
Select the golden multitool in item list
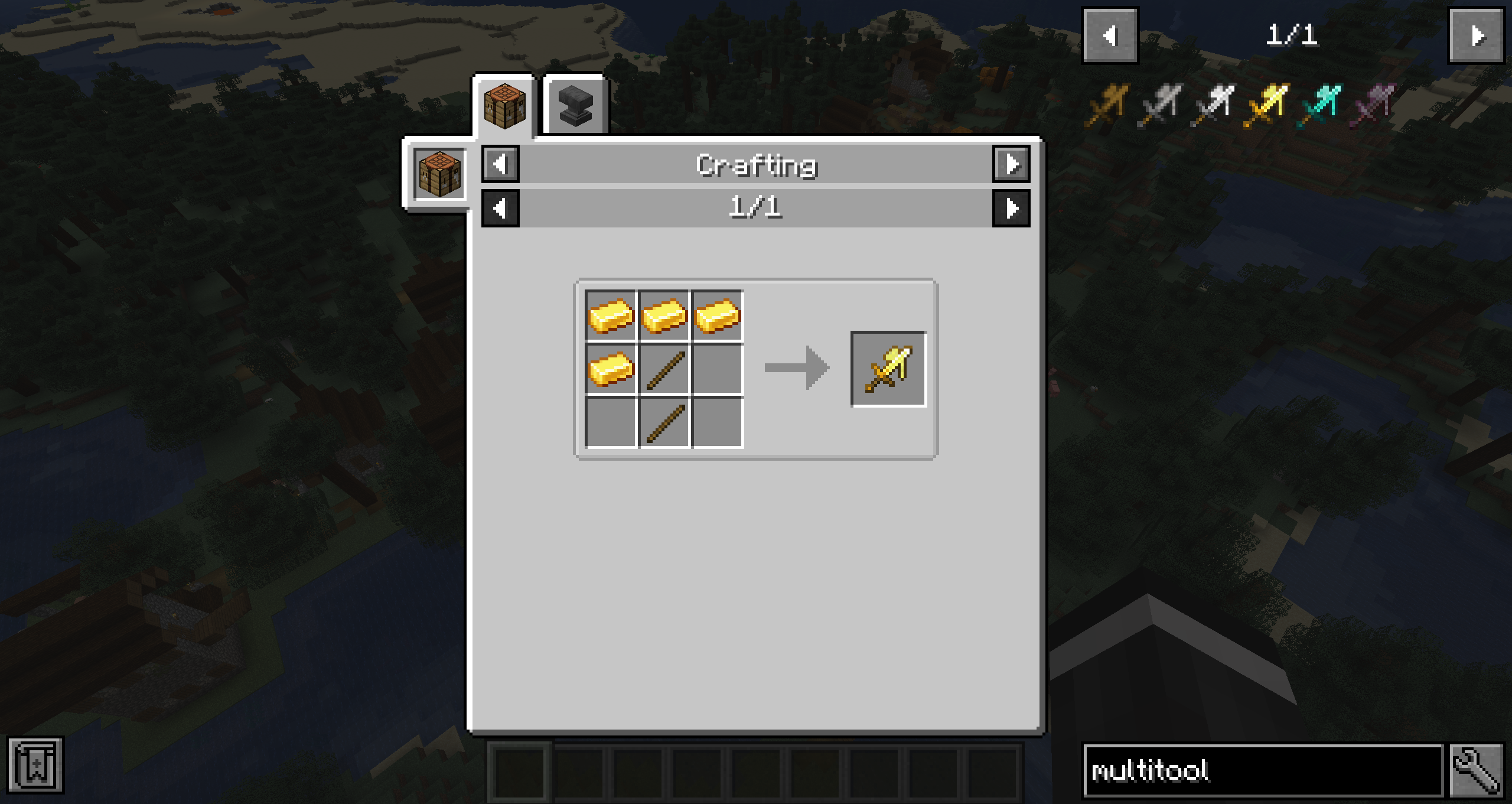(x=1266, y=105)
